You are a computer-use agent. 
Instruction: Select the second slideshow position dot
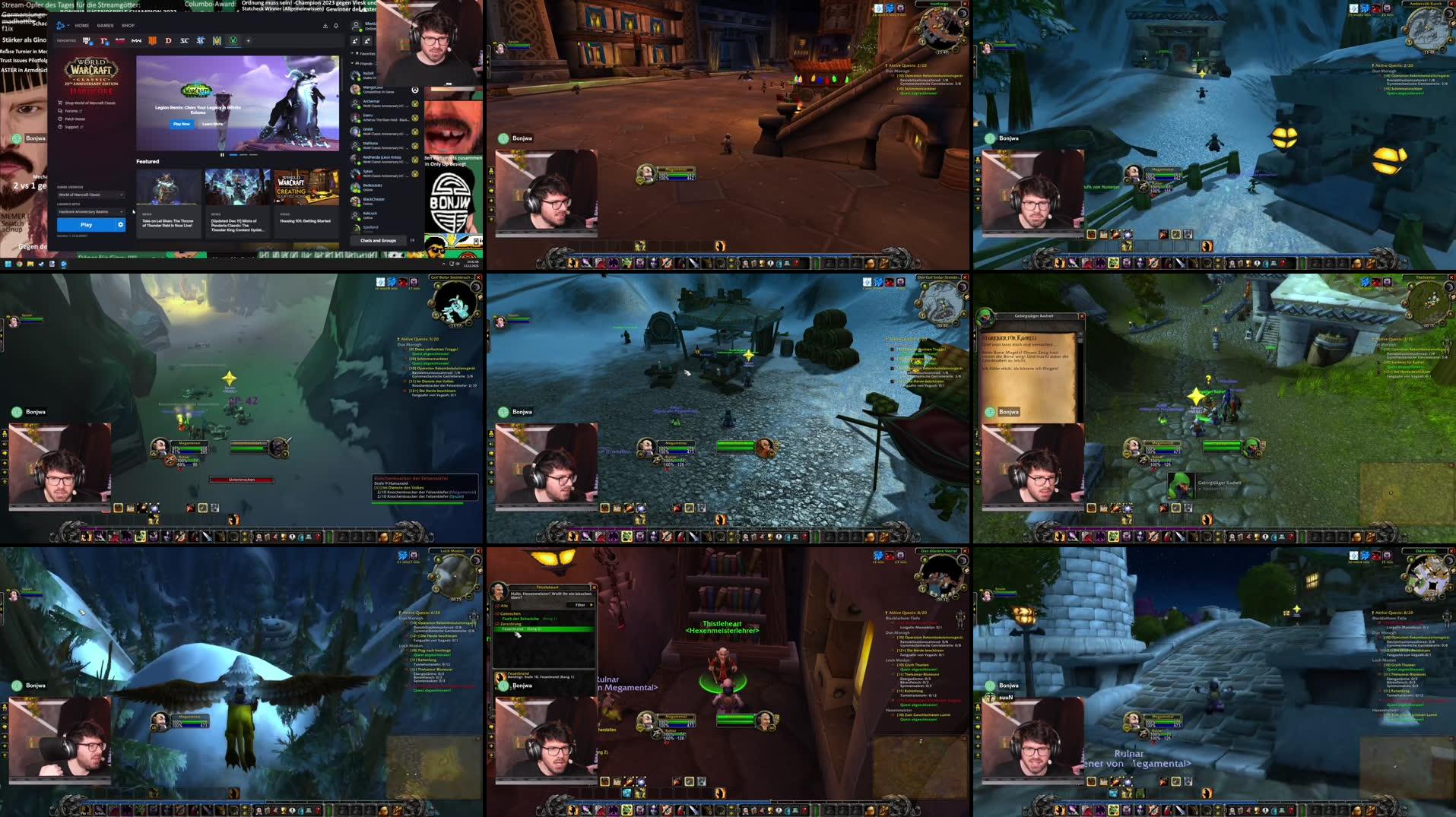pos(243,154)
